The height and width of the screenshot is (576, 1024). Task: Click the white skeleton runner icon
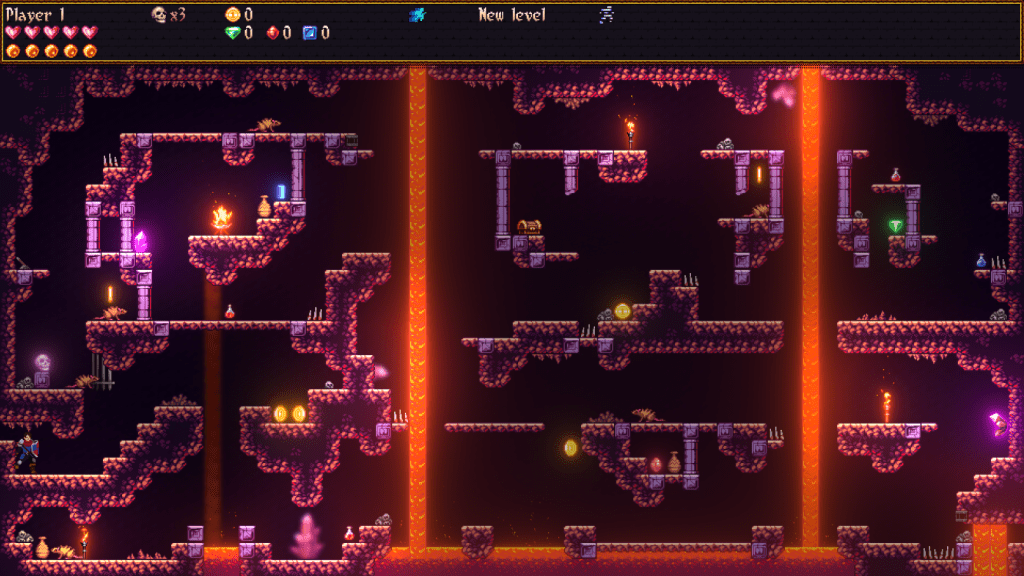tap(606, 14)
